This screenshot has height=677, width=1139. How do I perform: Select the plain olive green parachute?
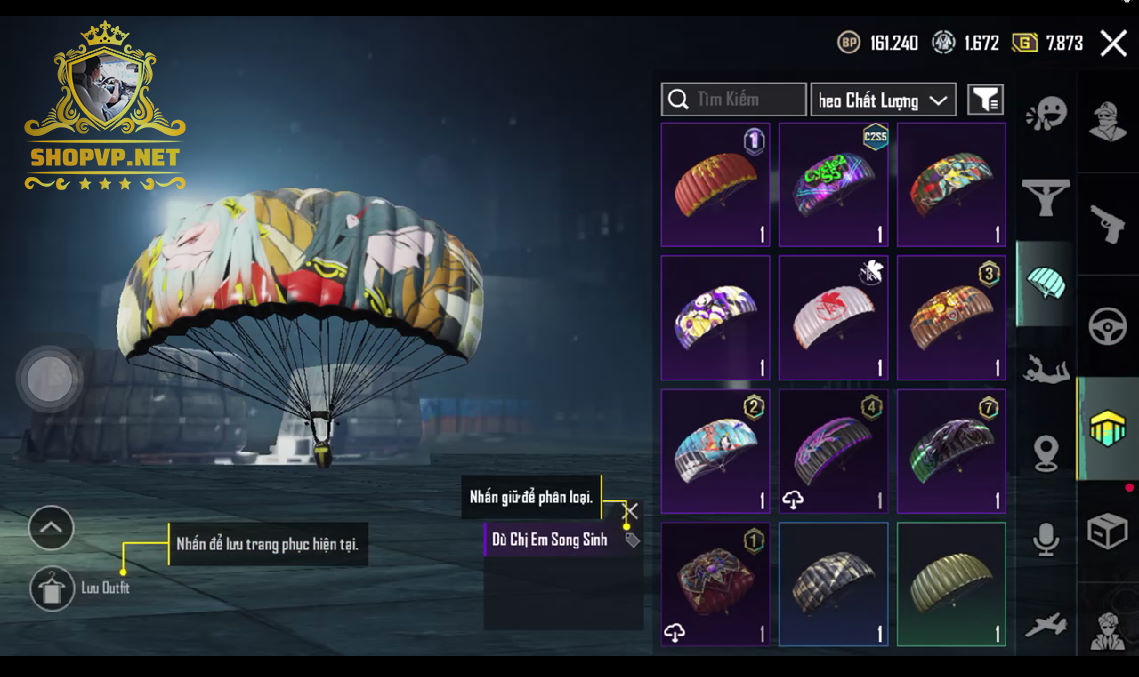click(x=951, y=584)
